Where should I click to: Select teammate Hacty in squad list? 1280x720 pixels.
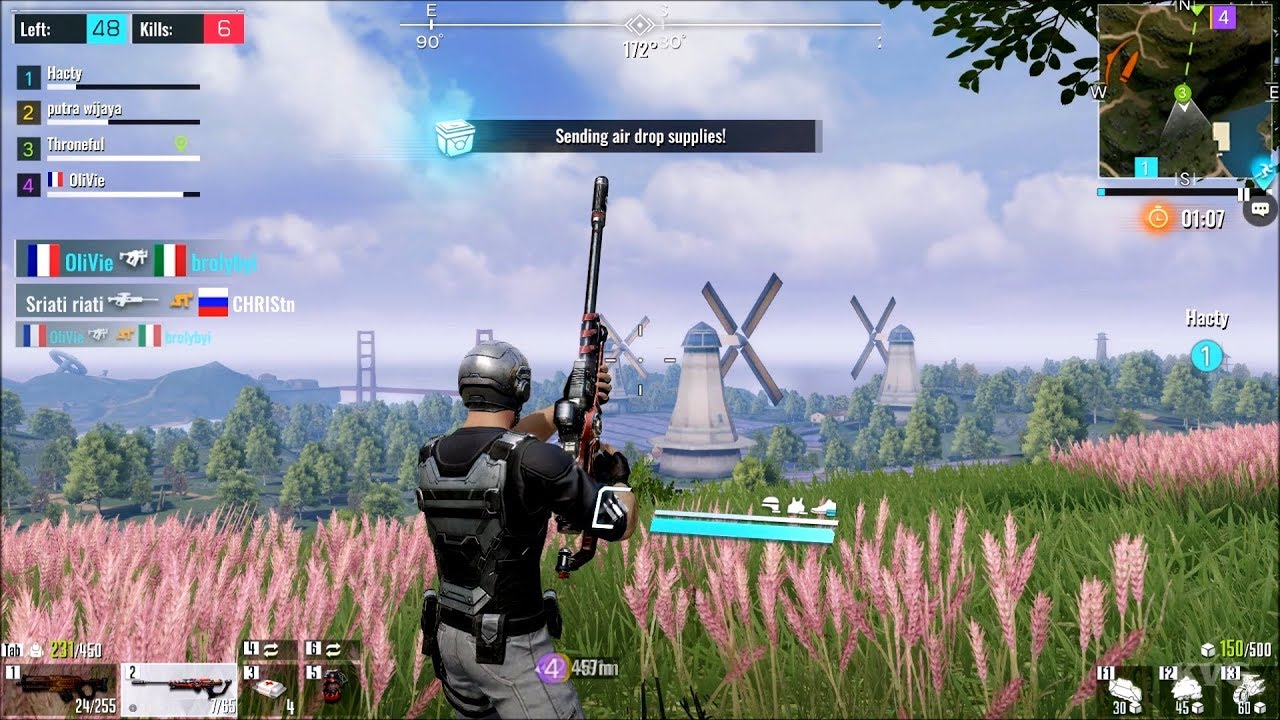pos(108,76)
